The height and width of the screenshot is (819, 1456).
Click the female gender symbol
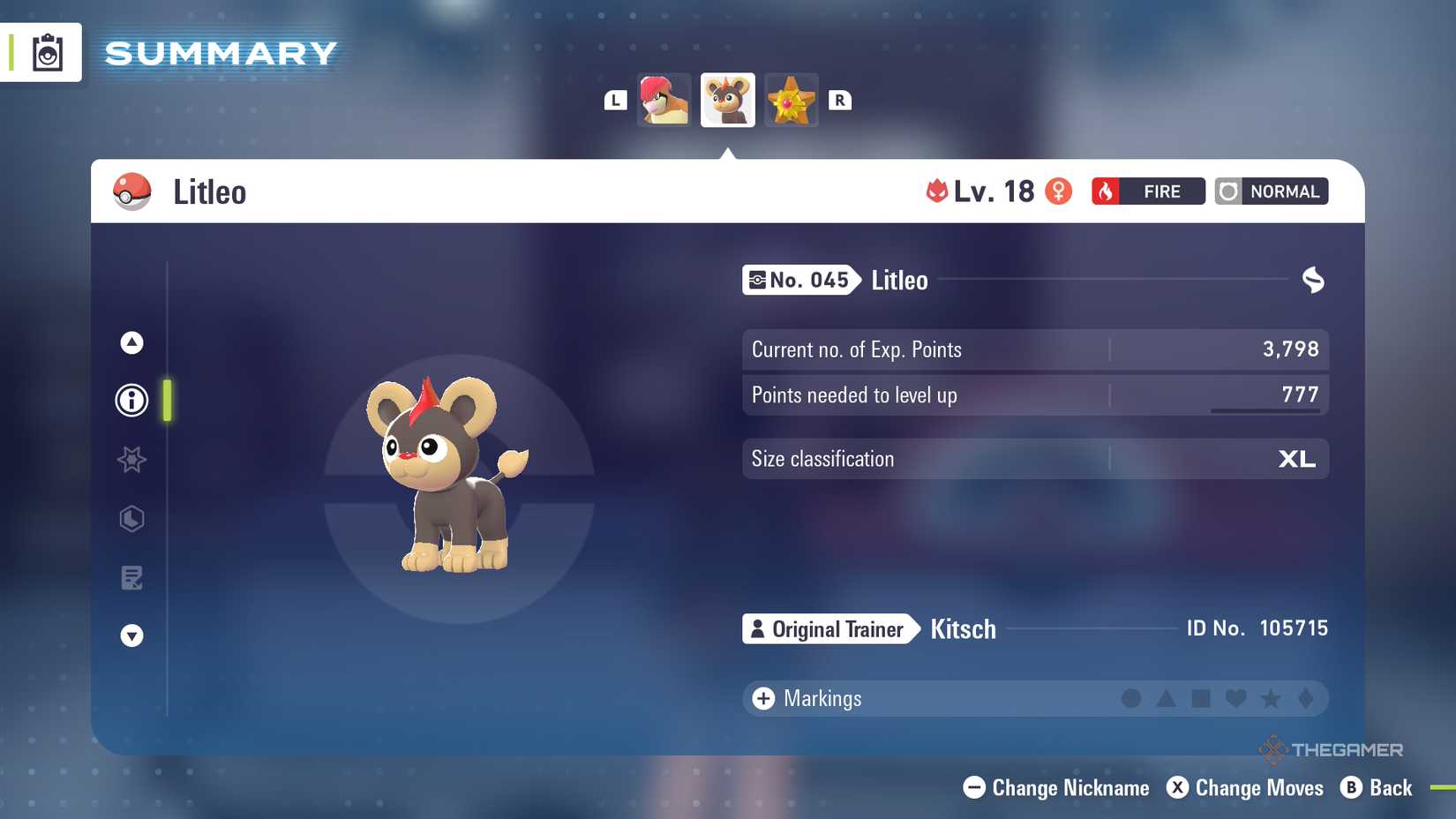pyautogui.click(x=1058, y=191)
